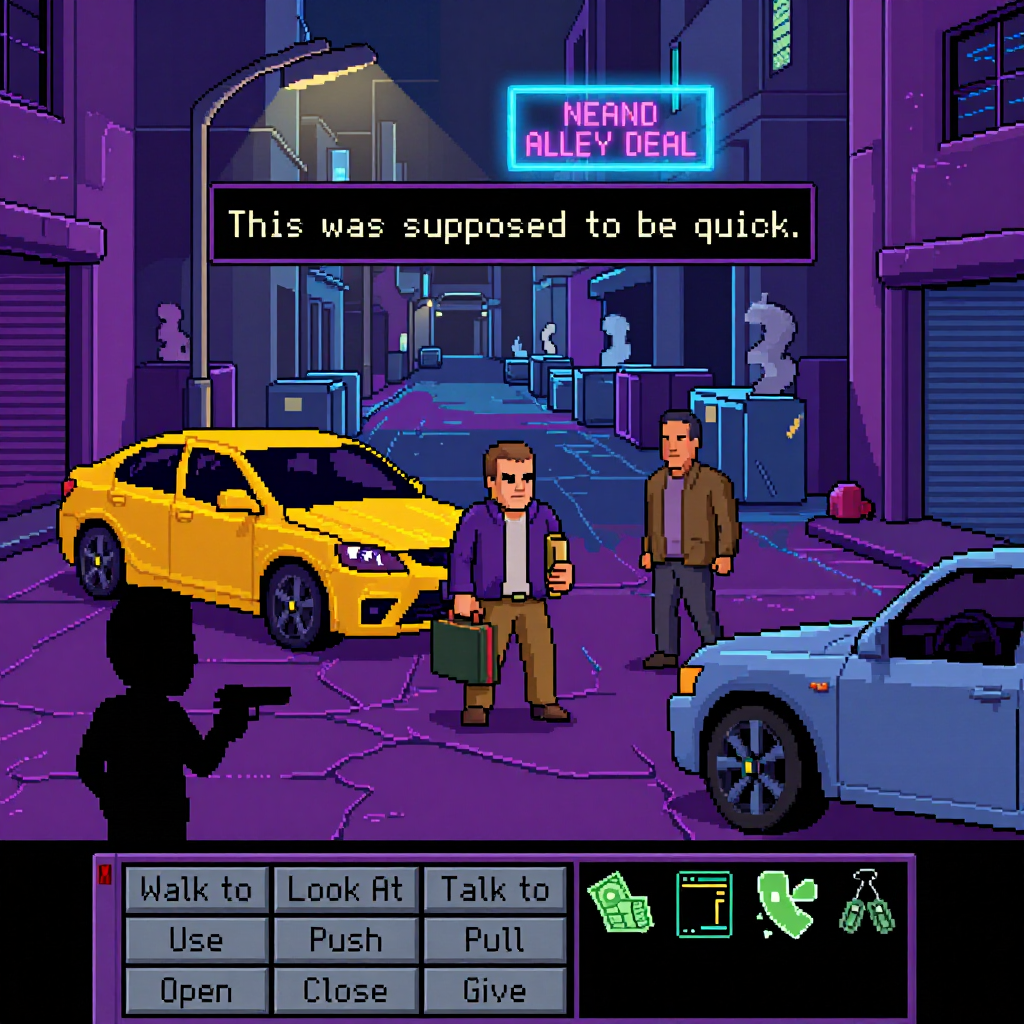Select the green phone handset item
1024x1024 pixels.
pos(786,902)
